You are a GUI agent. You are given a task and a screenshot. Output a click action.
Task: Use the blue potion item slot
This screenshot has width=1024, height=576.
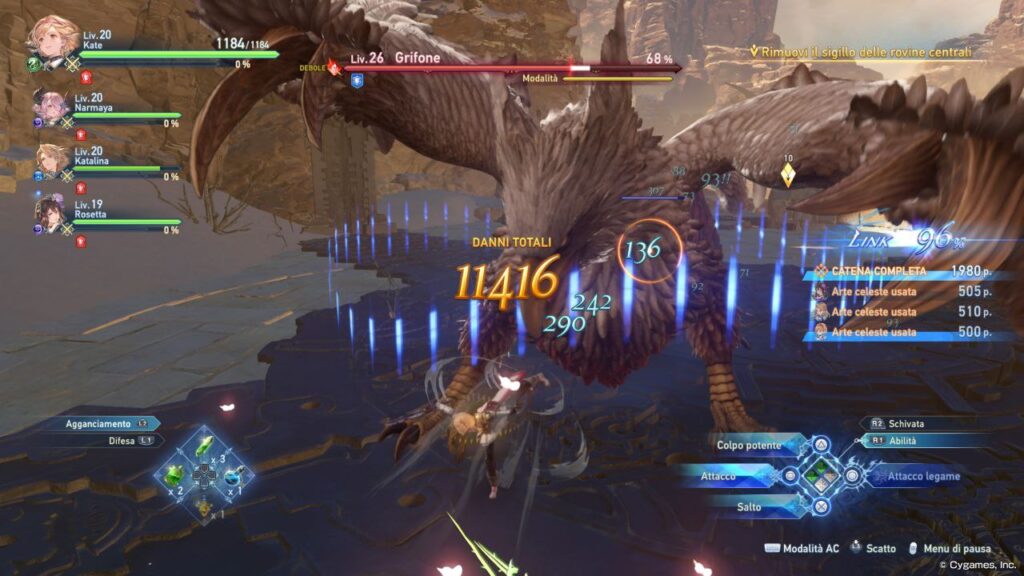click(x=235, y=476)
